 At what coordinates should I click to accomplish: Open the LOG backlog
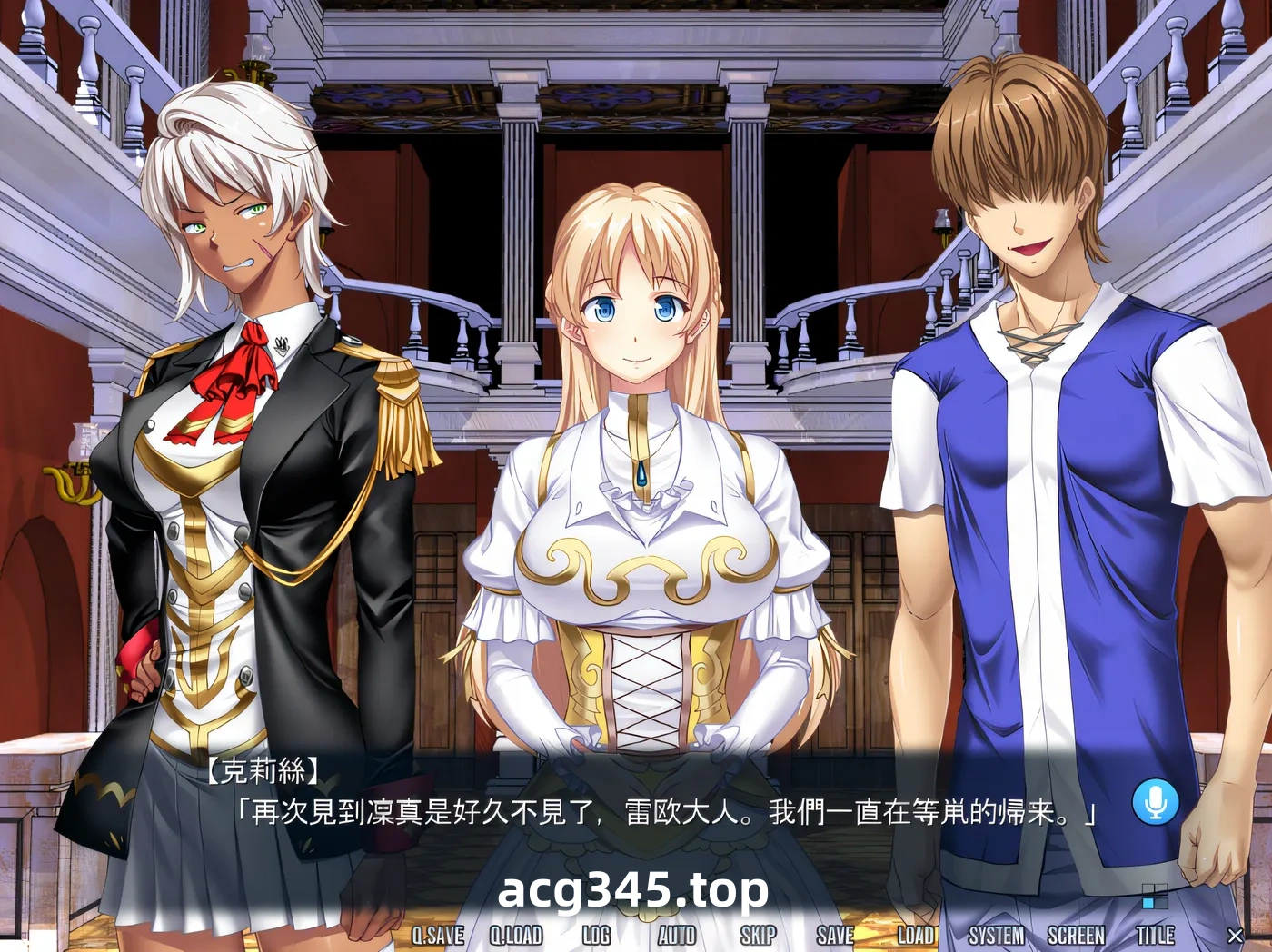click(x=595, y=935)
